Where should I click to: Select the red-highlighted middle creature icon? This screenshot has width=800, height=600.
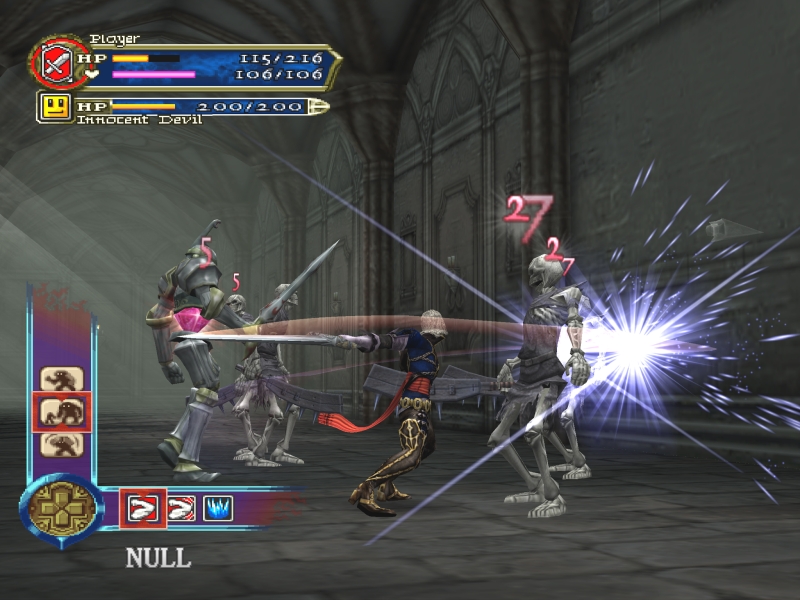[x=62, y=411]
